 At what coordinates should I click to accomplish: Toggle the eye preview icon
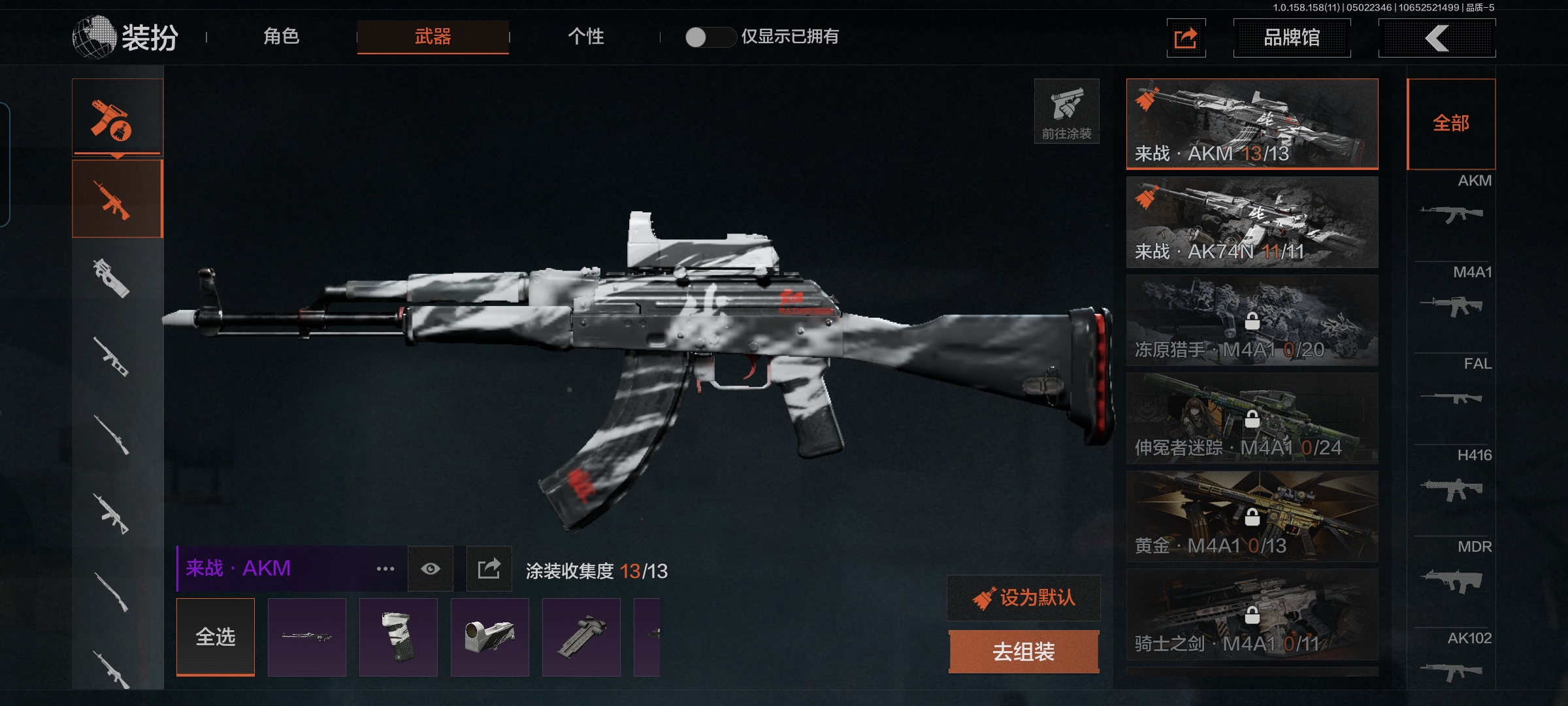click(431, 569)
